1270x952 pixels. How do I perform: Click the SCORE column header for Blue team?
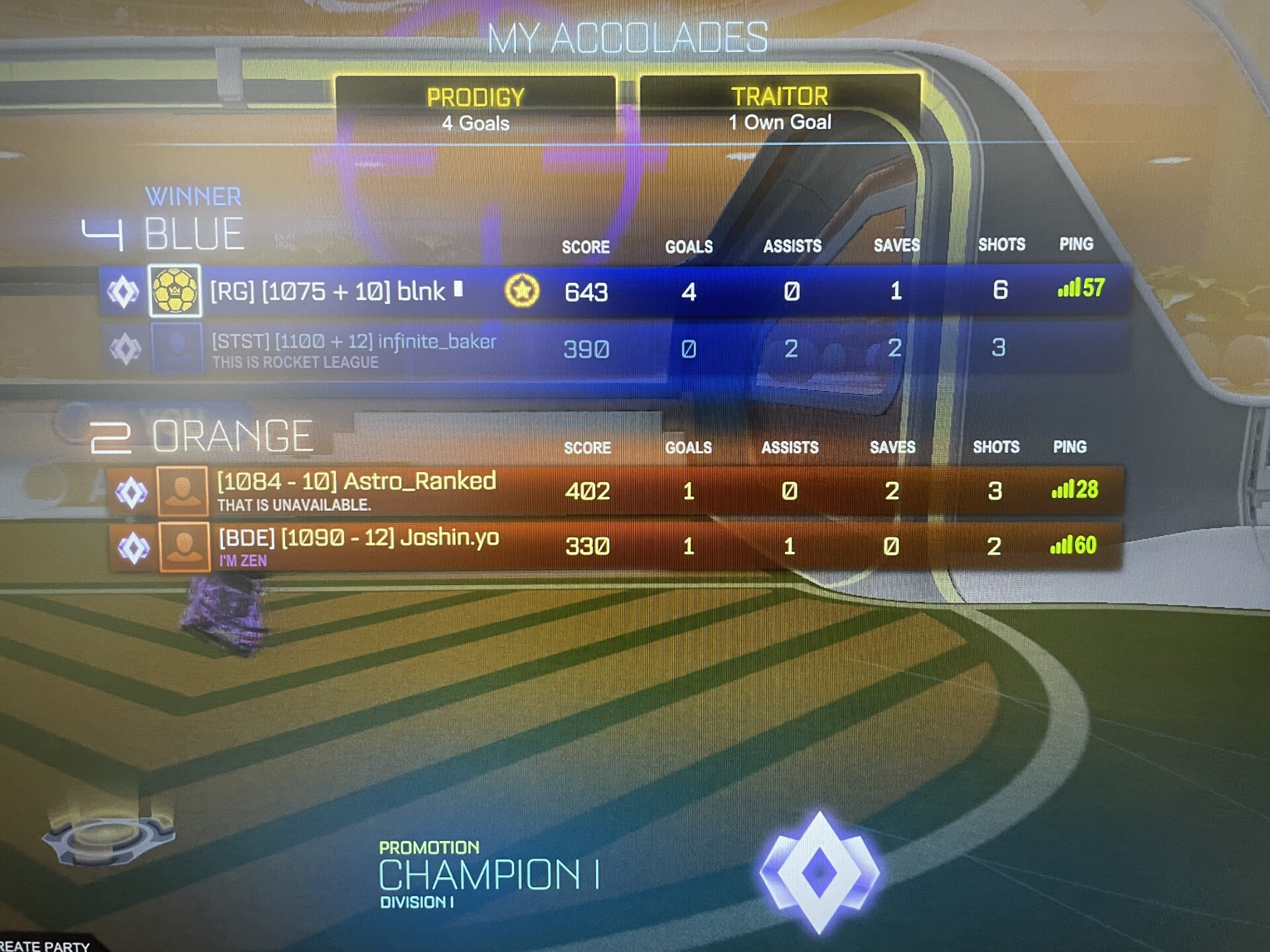pyautogui.click(x=585, y=247)
